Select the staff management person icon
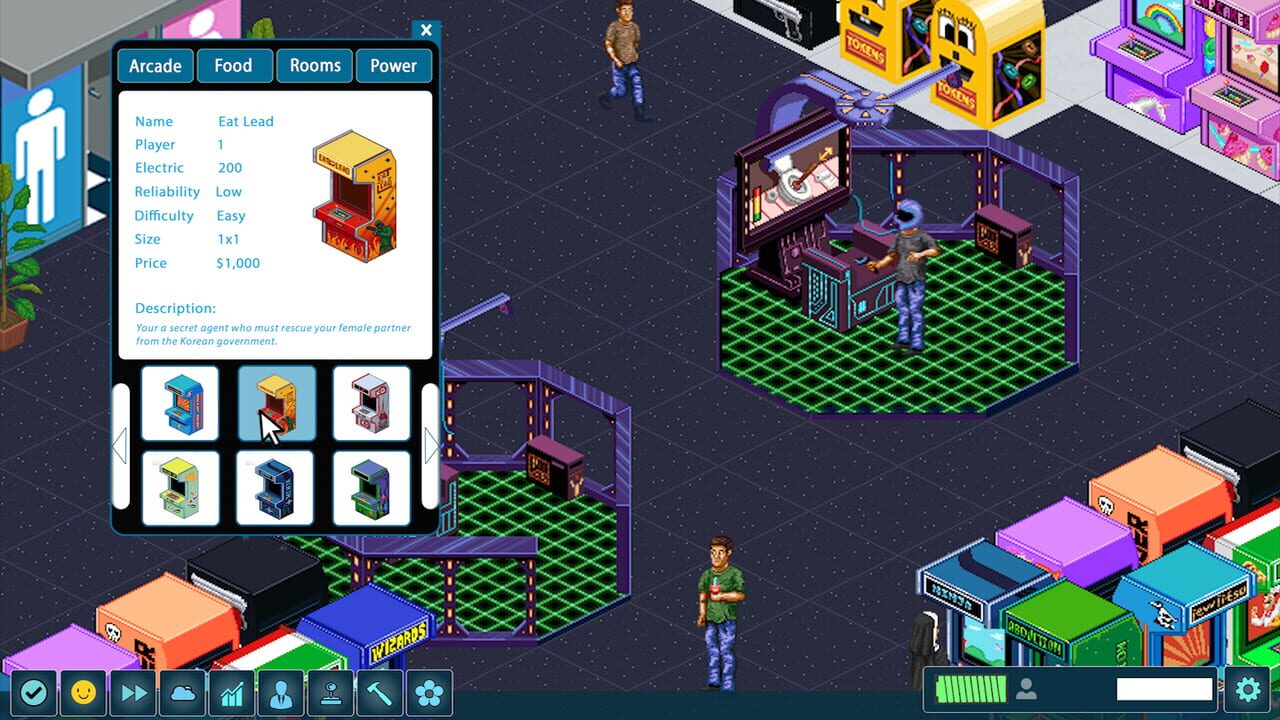This screenshot has height=720, width=1280. (281, 691)
